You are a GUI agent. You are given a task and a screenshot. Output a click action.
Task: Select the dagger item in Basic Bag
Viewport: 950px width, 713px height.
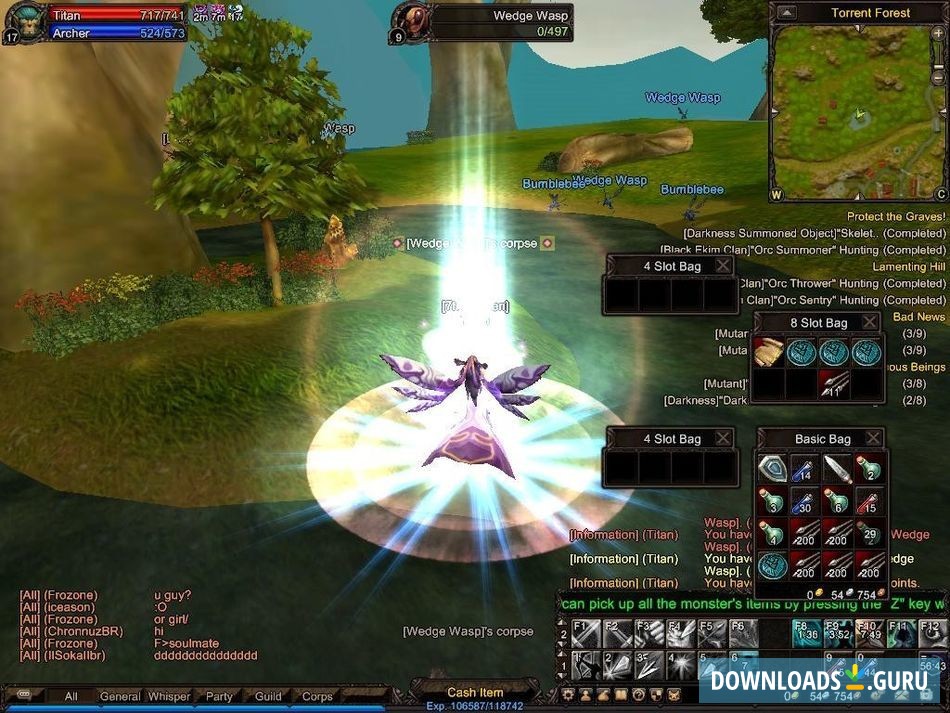tap(837, 468)
